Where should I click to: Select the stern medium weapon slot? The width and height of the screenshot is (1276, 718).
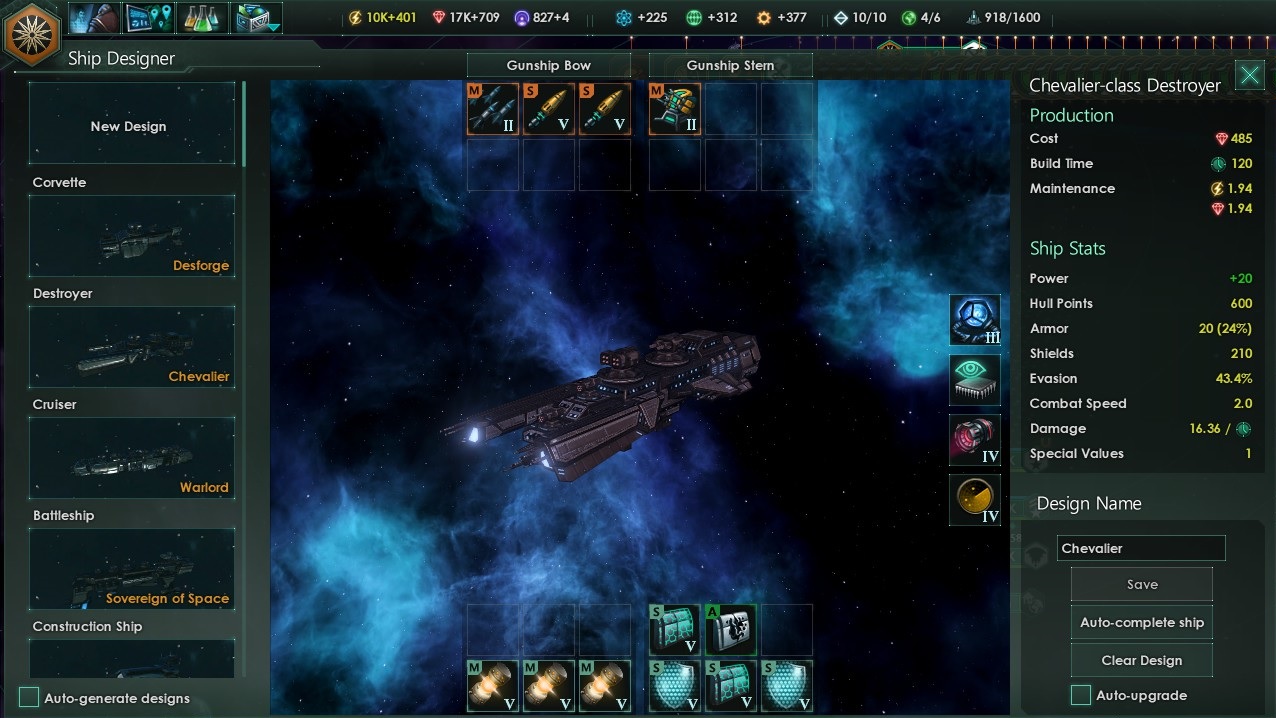click(x=675, y=109)
